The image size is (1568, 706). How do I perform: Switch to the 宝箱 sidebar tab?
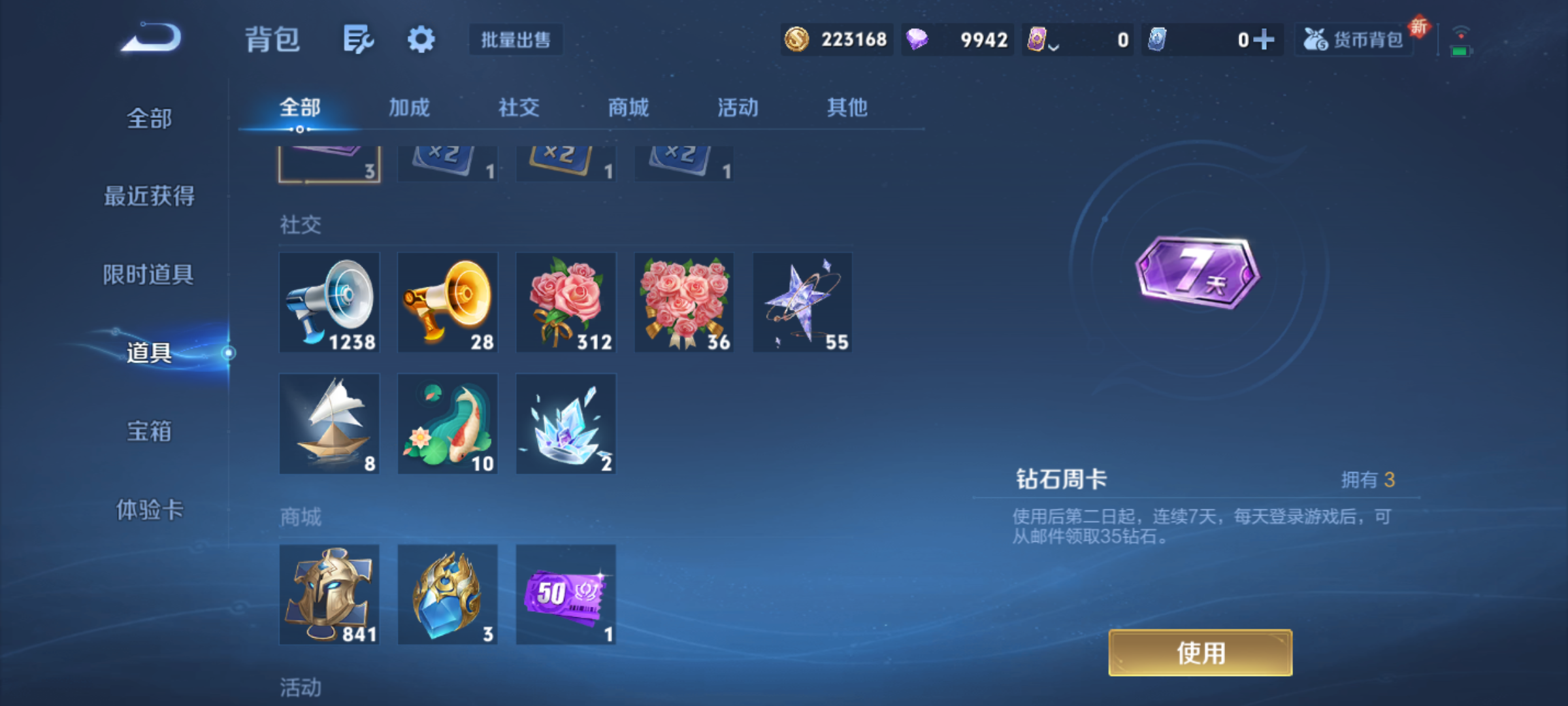(x=149, y=431)
